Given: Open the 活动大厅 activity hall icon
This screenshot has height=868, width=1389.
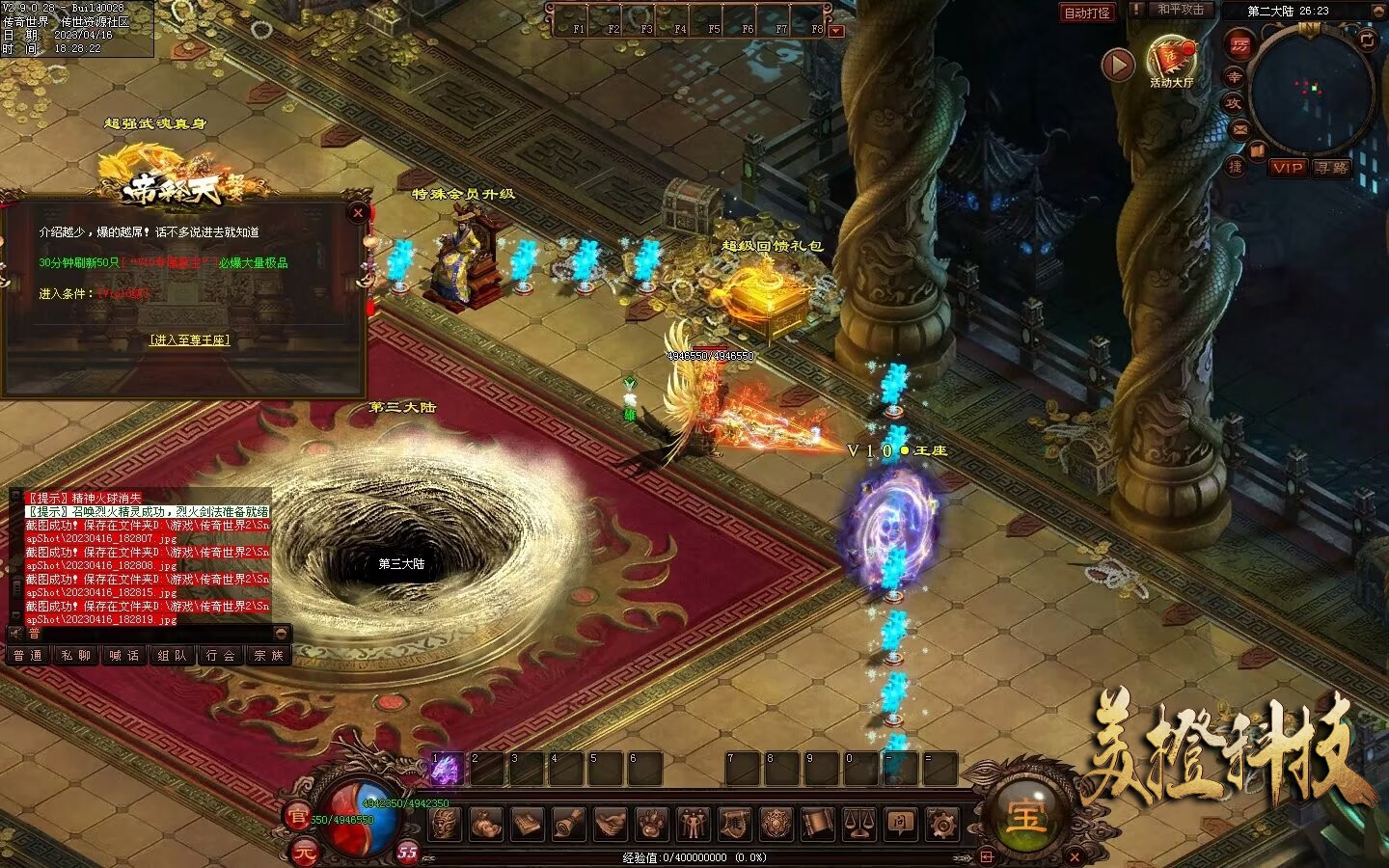Looking at the screenshot, I should pos(1171,60).
